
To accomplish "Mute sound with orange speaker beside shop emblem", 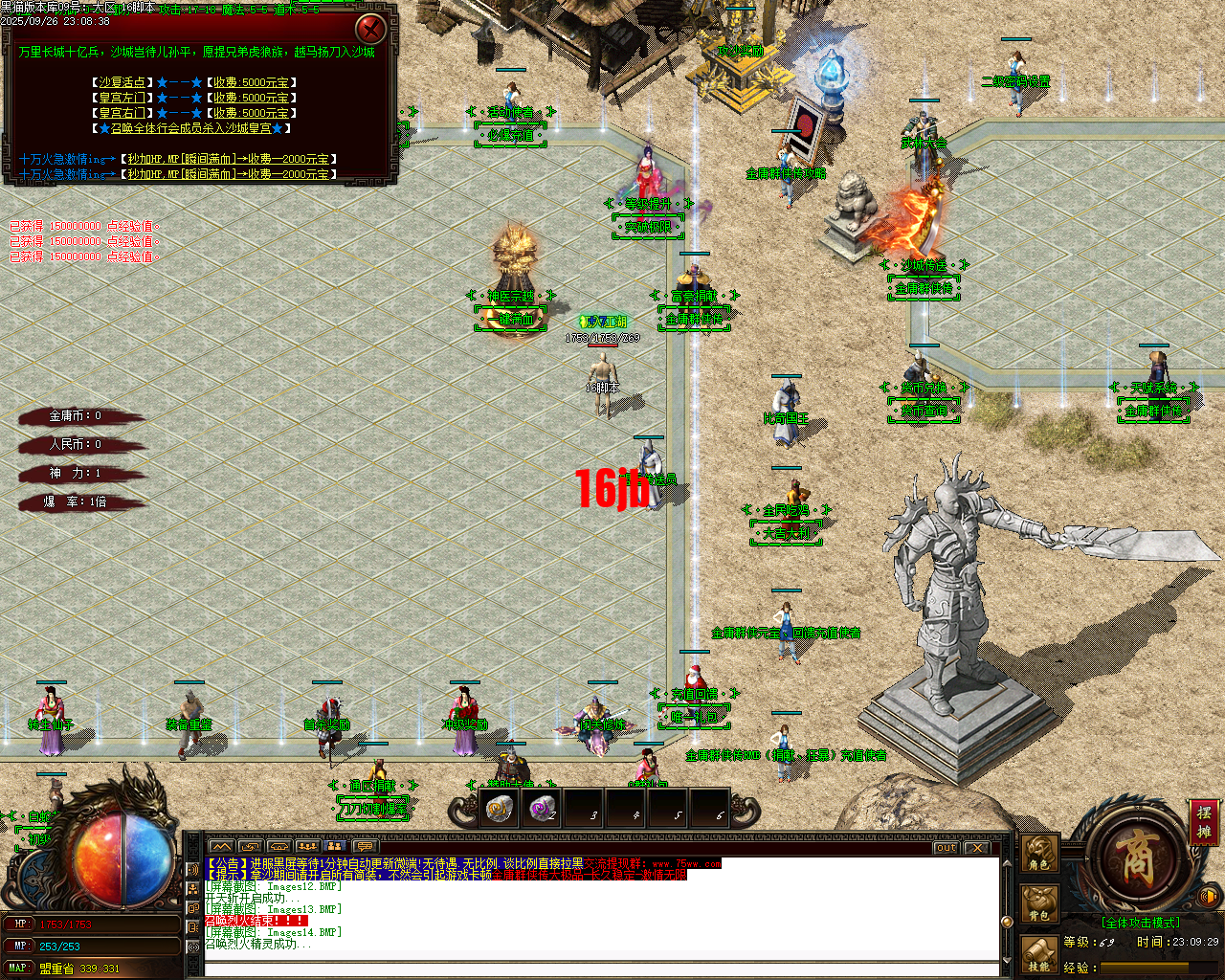I will coord(1208,897).
